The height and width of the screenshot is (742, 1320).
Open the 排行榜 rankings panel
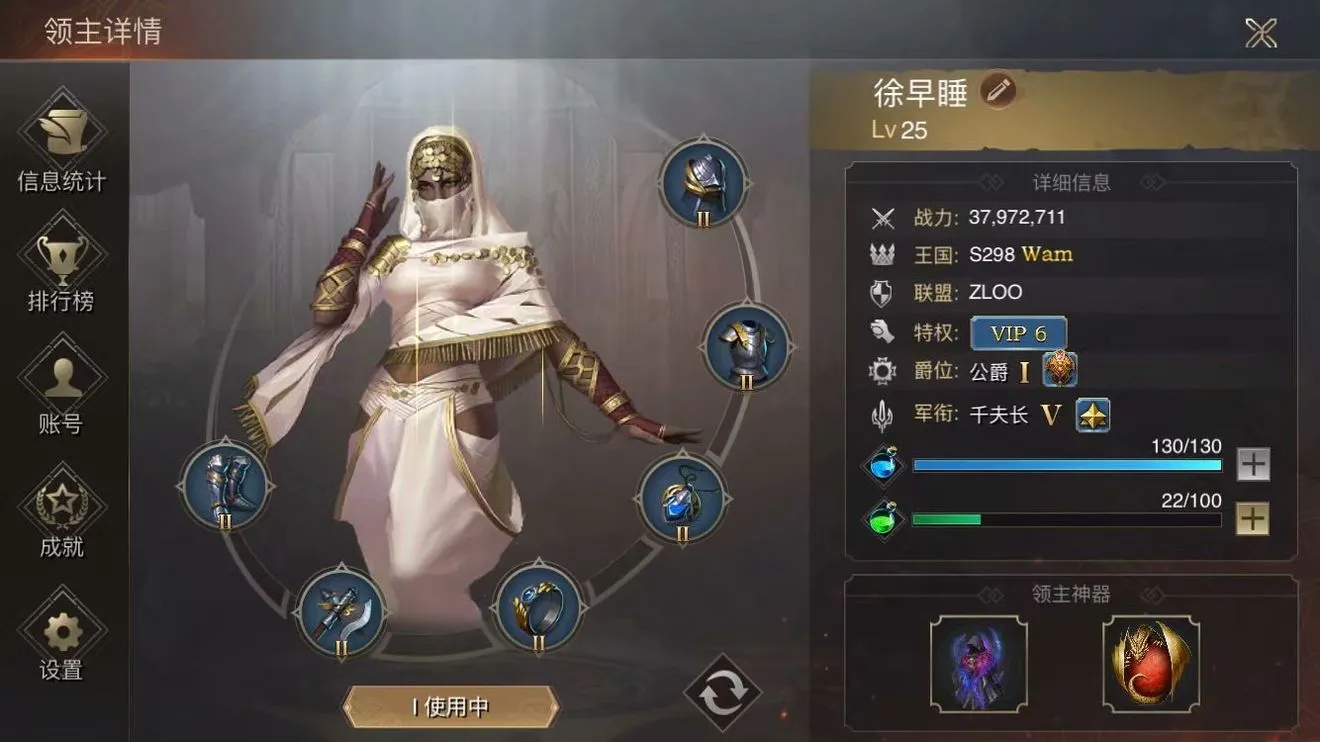tap(62, 267)
